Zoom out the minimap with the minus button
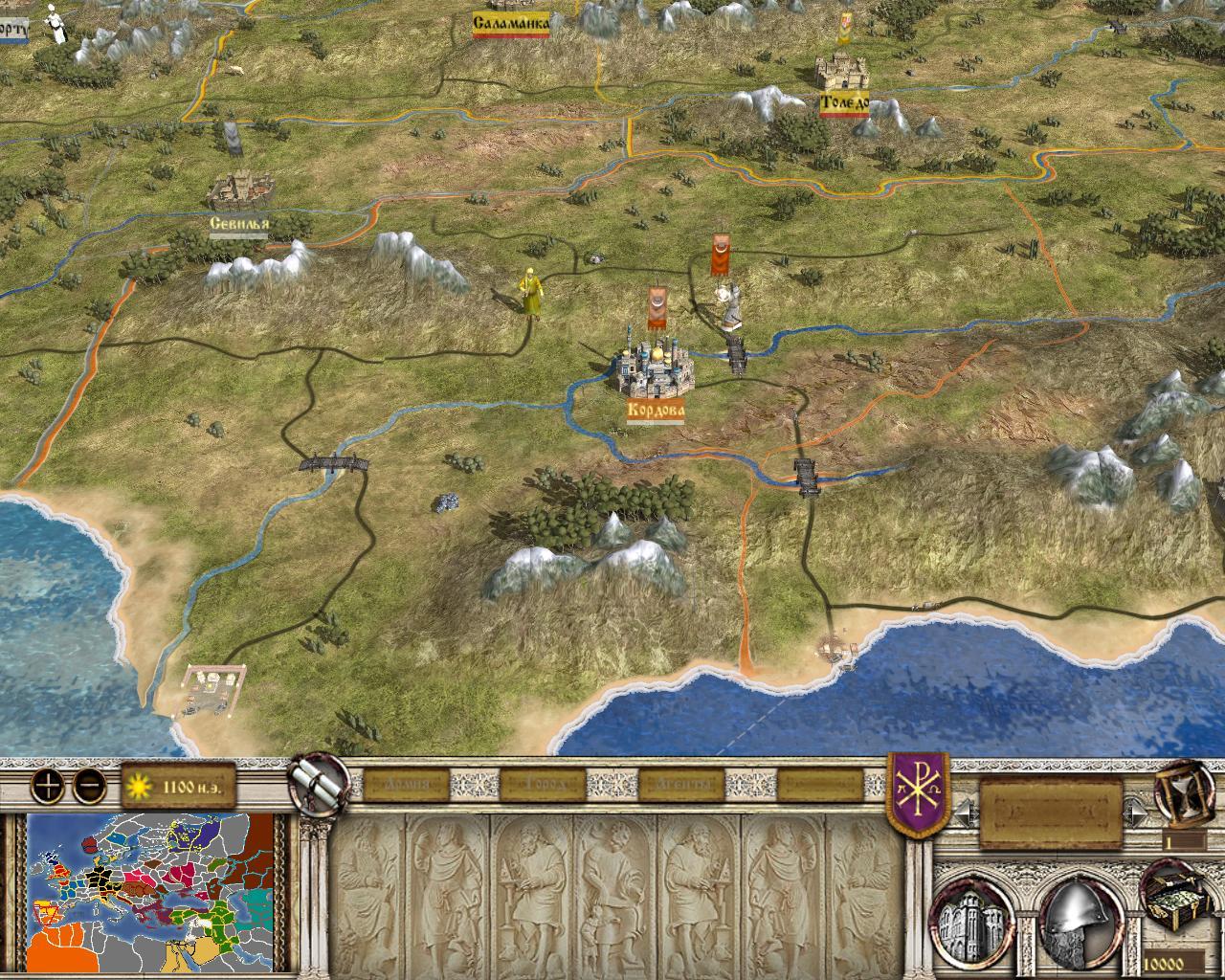The width and height of the screenshot is (1225, 980). (x=90, y=787)
